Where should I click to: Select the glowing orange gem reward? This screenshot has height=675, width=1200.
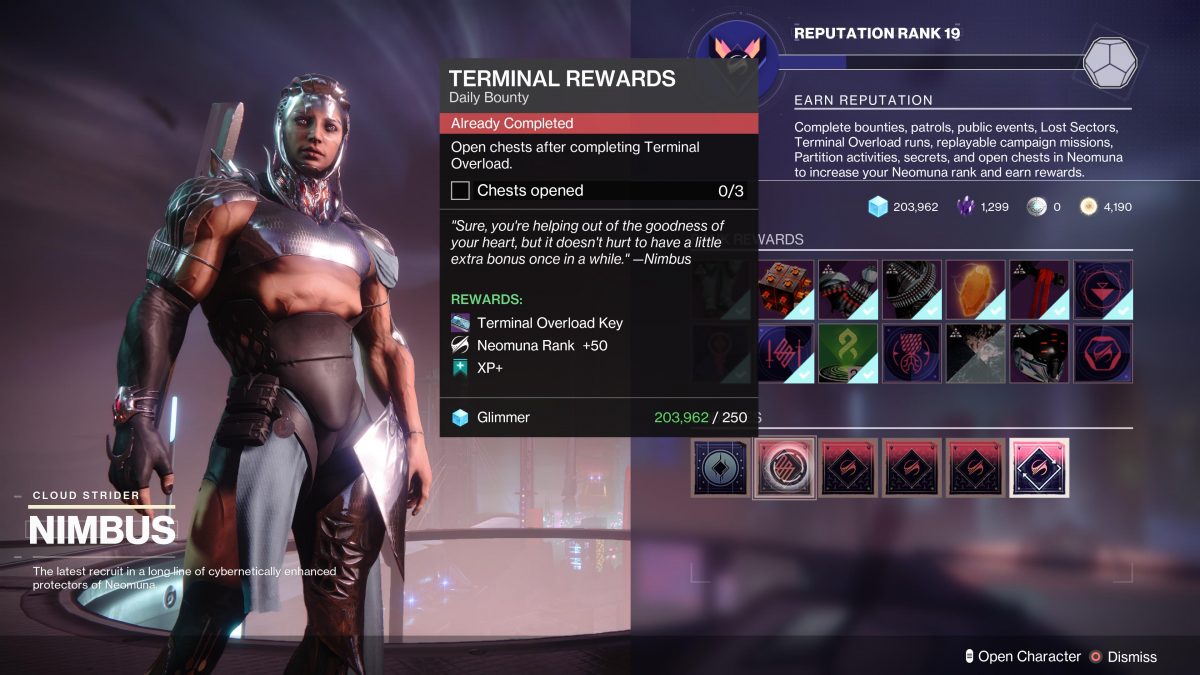tap(975, 290)
